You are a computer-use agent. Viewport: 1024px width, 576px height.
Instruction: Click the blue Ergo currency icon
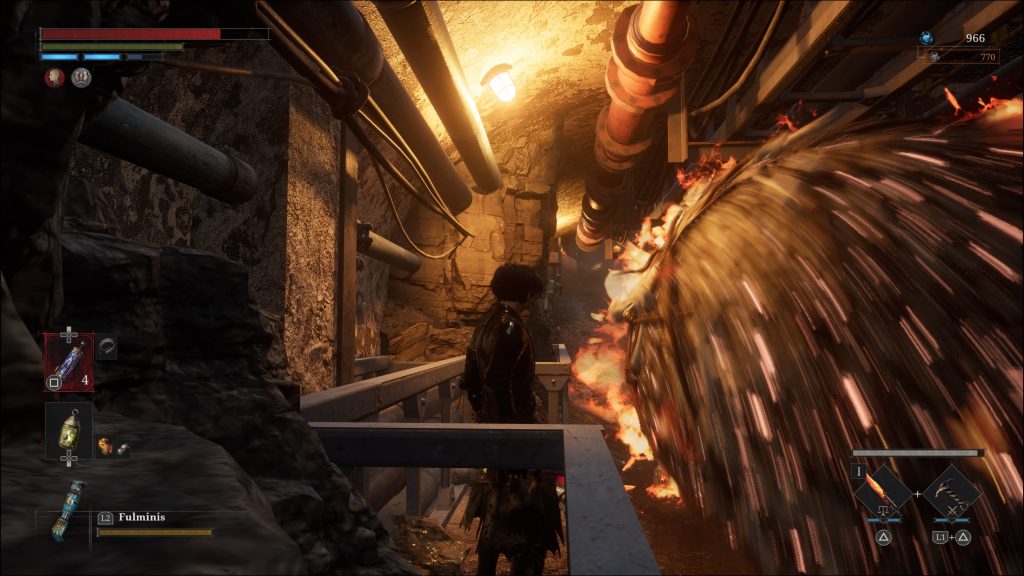926,38
